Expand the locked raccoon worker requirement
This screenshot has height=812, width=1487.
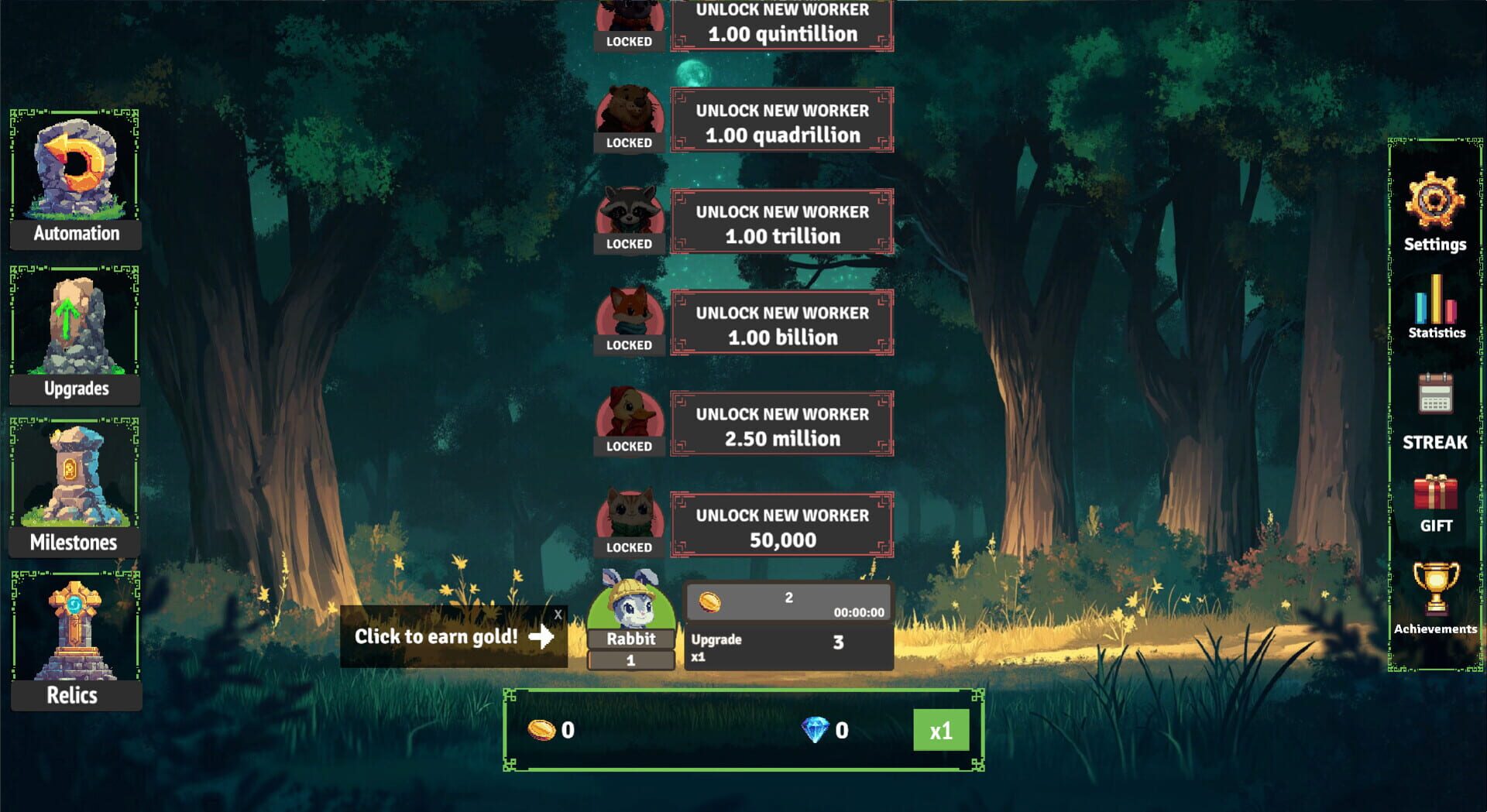click(x=781, y=223)
